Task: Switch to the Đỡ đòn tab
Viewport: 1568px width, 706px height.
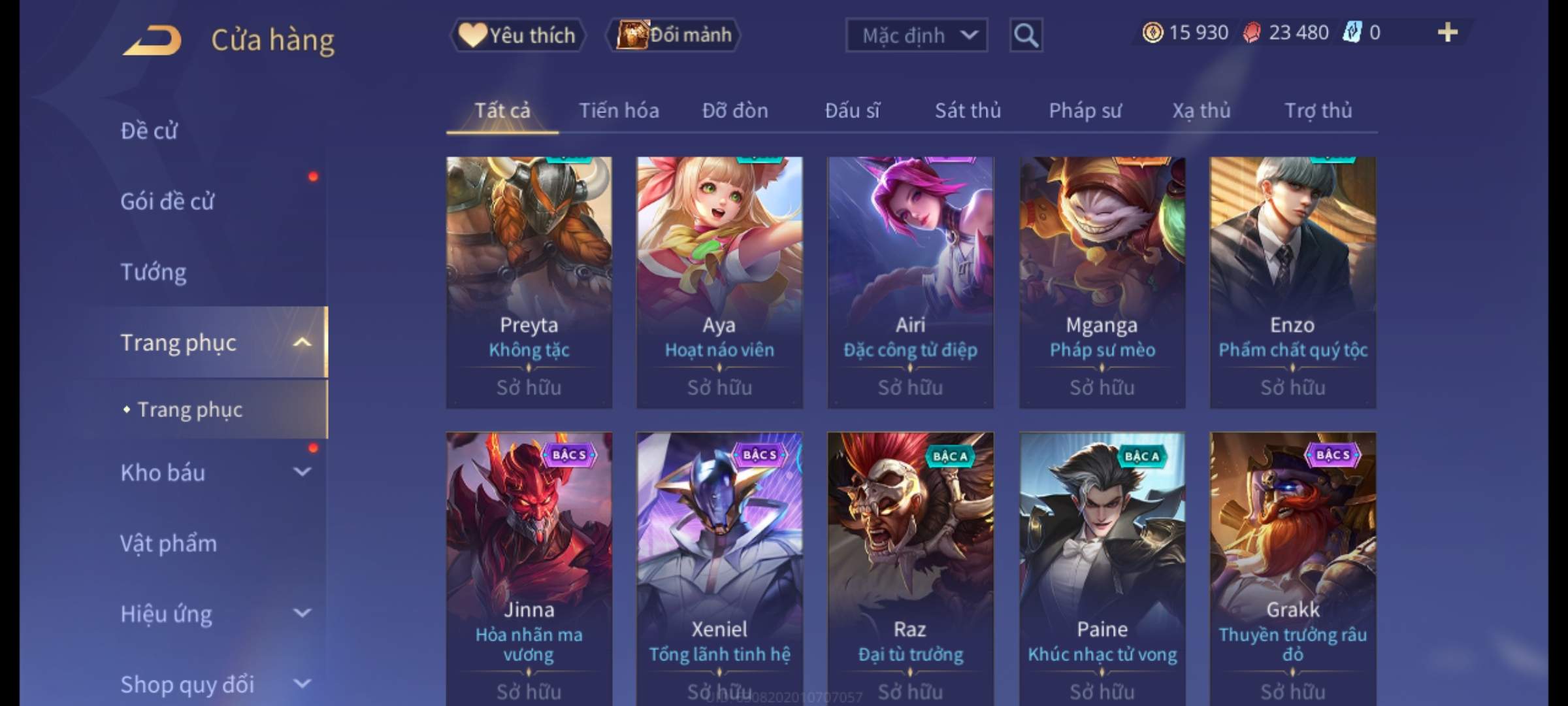Action: pyautogui.click(x=735, y=110)
